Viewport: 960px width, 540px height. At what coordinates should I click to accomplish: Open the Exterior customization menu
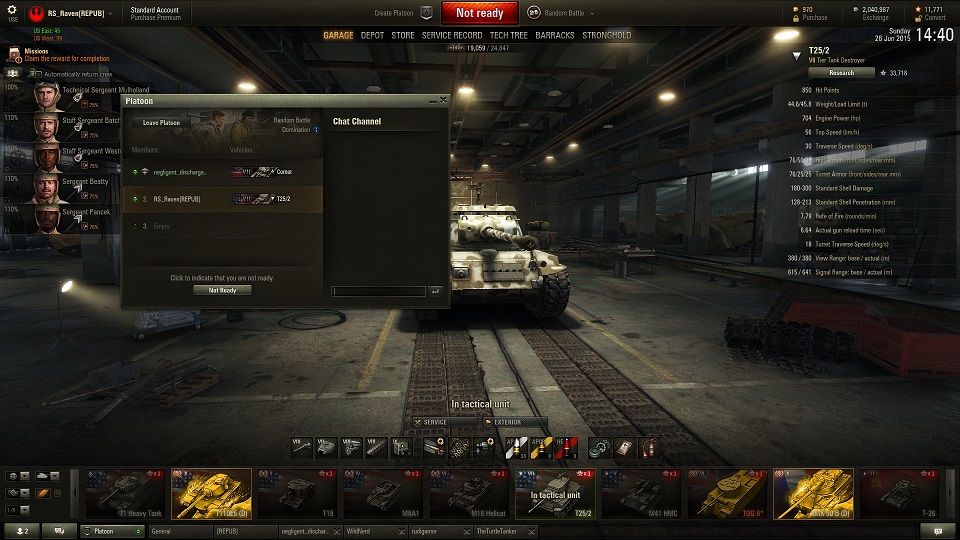(x=516, y=422)
